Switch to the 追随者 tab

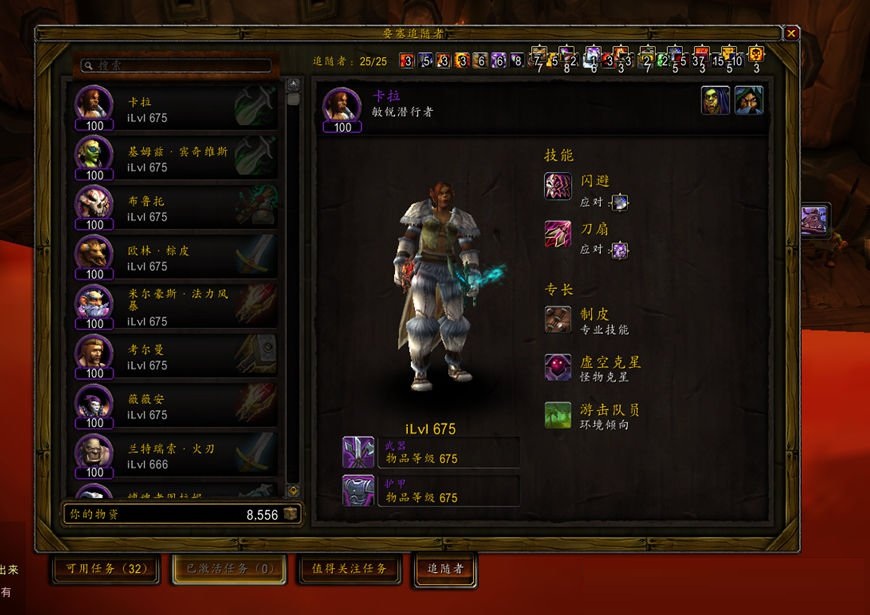(445, 569)
